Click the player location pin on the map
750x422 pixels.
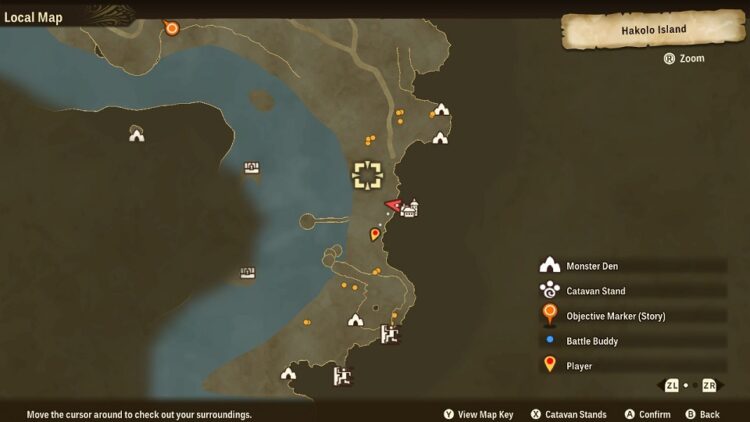click(x=375, y=235)
